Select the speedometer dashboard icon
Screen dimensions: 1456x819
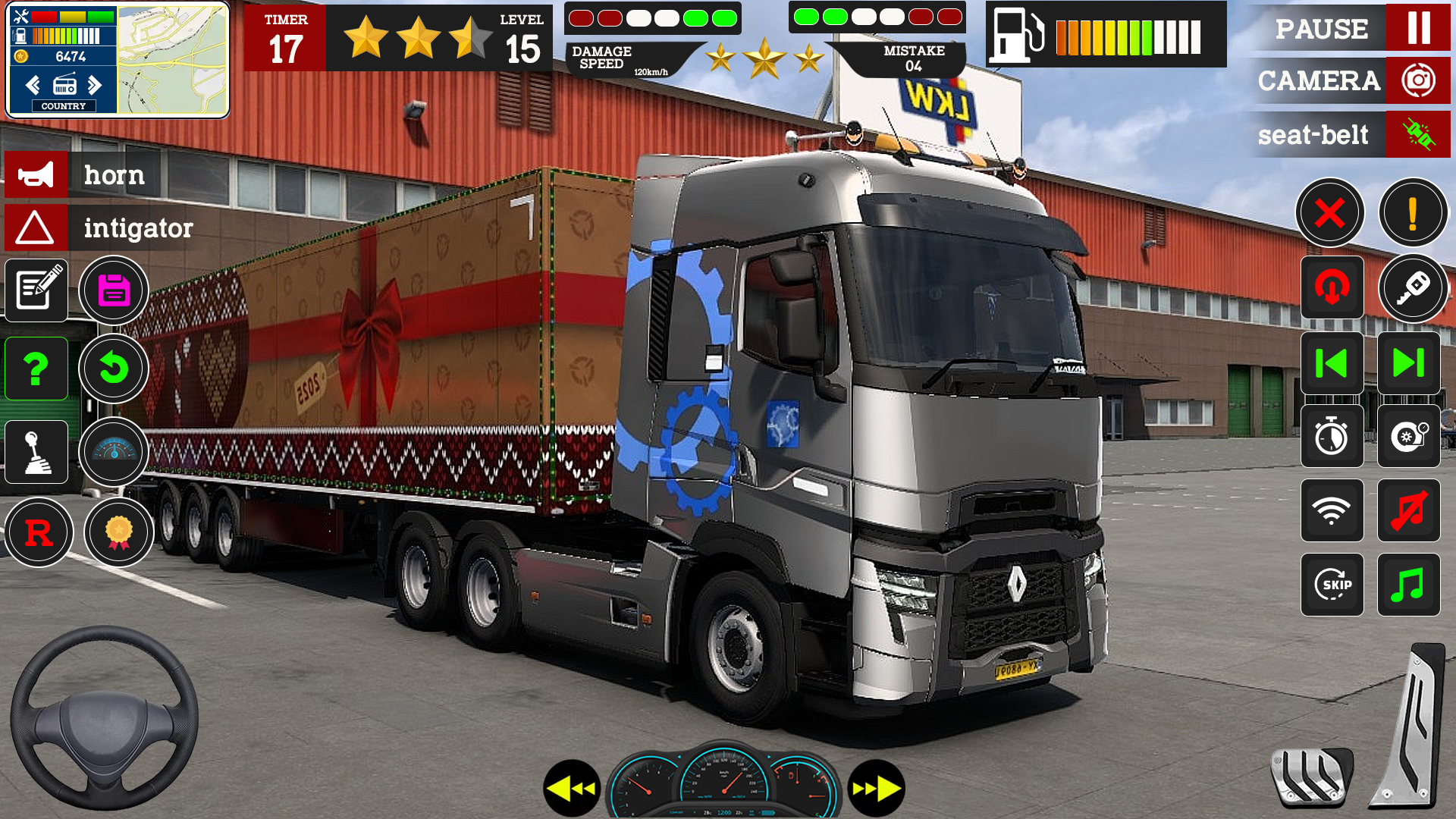point(114,451)
